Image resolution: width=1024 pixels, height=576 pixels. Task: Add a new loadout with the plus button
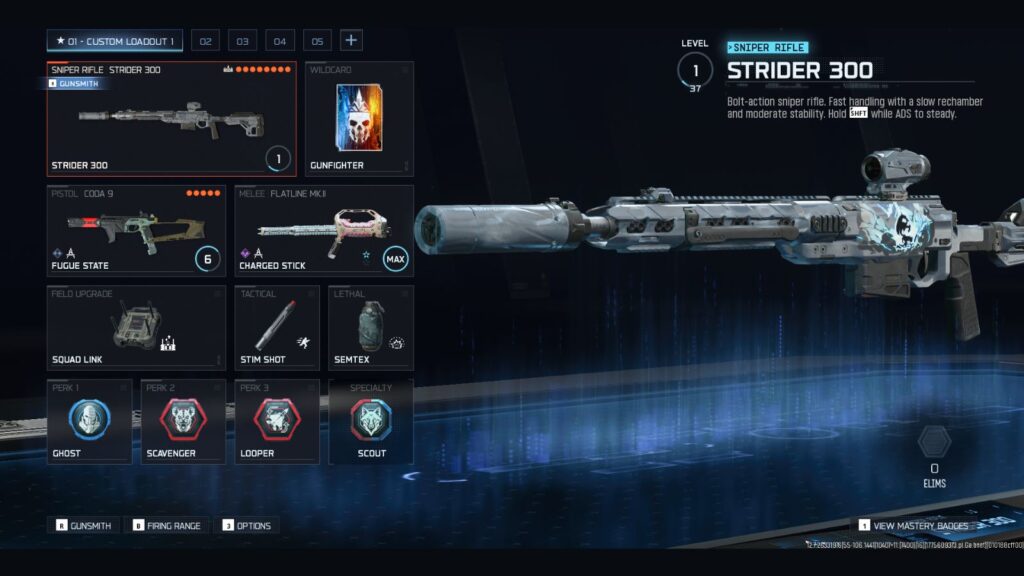(351, 41)
